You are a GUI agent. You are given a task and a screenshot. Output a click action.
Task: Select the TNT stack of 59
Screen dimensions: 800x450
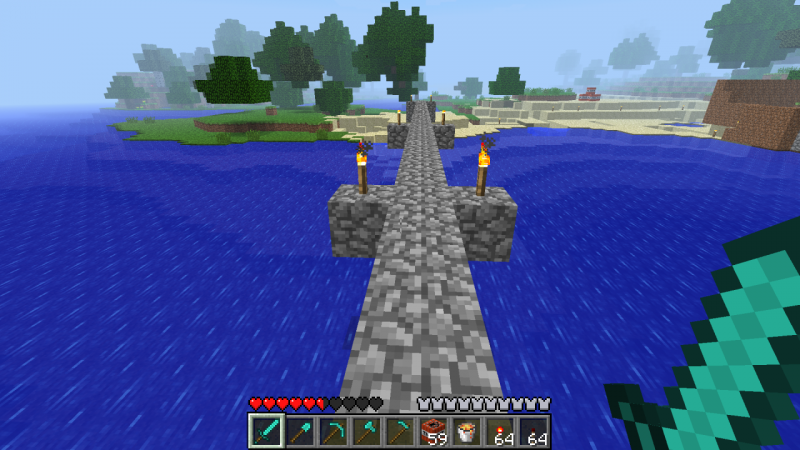click(434, 432)
